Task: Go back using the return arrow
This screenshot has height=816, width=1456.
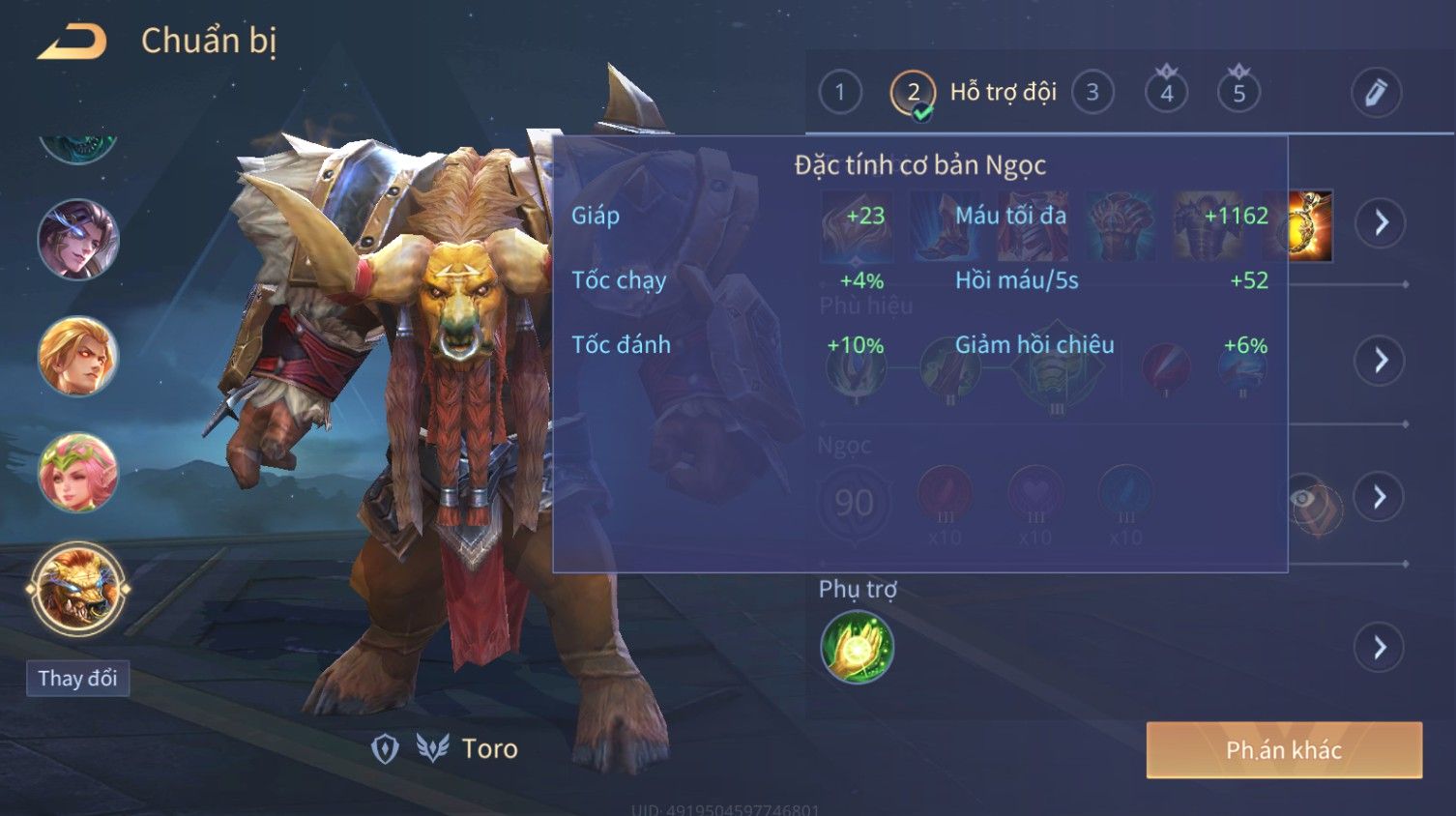Action: (72, 42)
